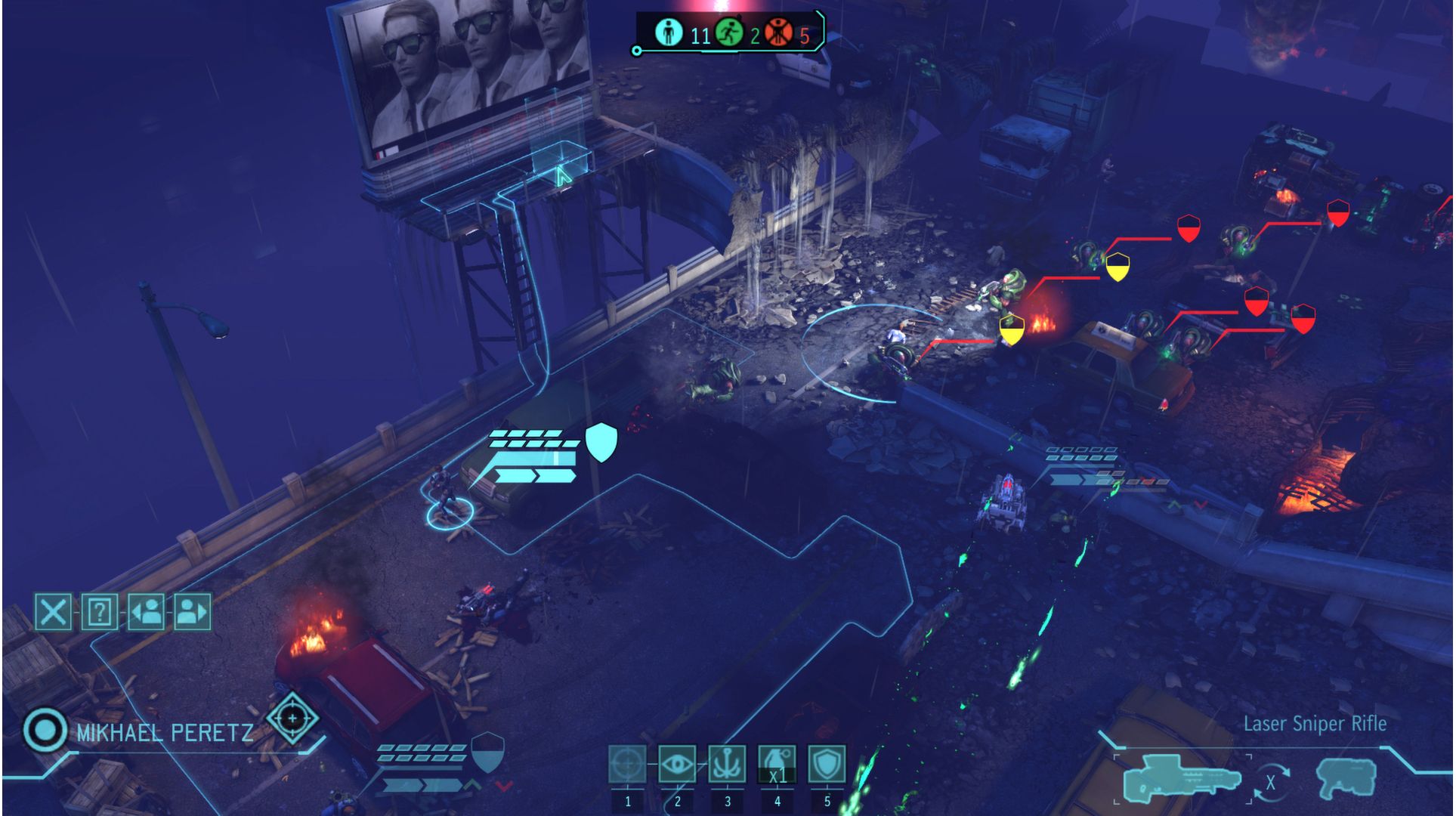This screenshot has width=1456, height=816.
Task: Click the sniper class crosshair diamond icon
Action: coord(292,718)
